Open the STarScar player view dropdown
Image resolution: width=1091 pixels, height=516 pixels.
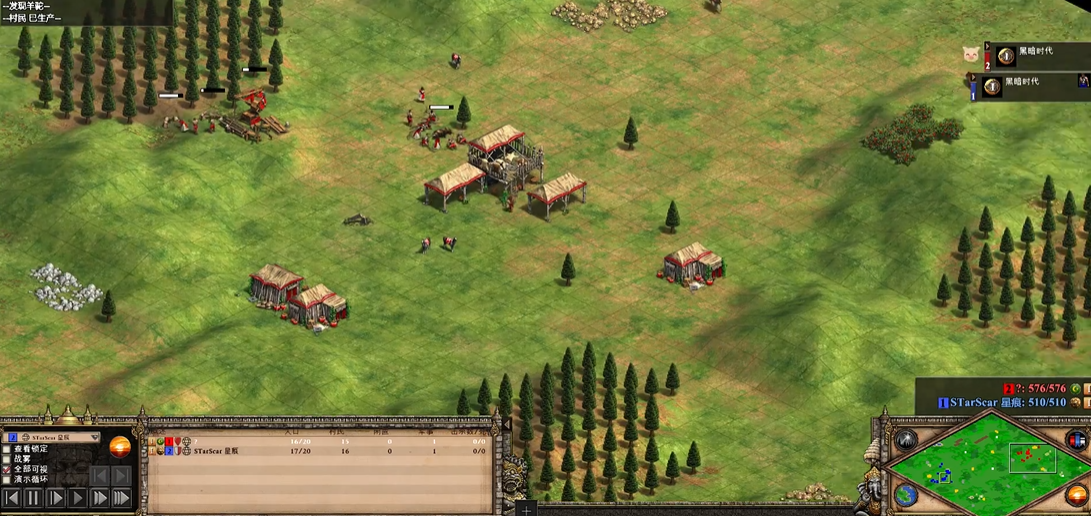pyautogui.click(x=95, y=438)
